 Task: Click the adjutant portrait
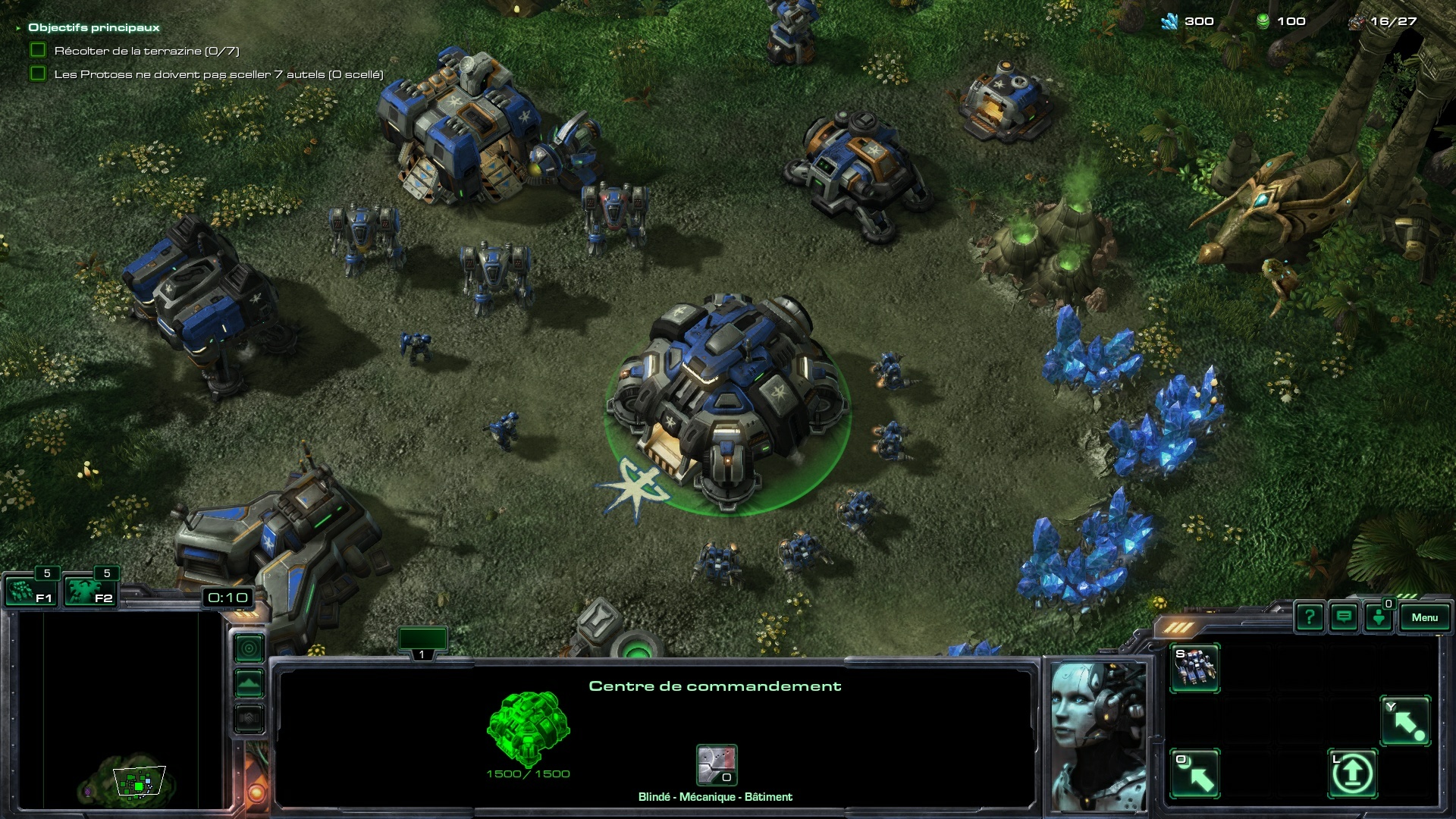point(1098,736)
